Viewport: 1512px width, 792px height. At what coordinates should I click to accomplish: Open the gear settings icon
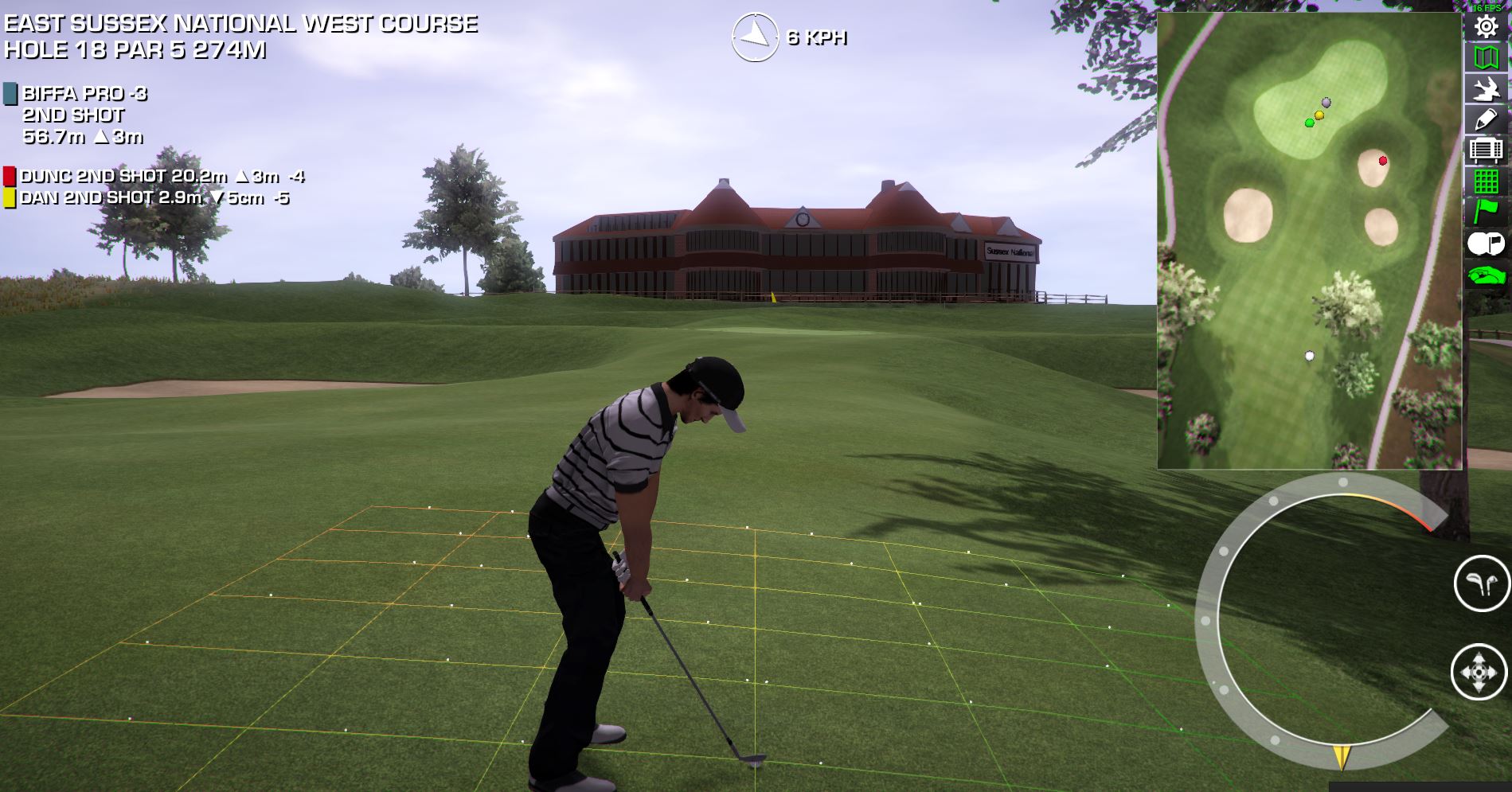coord(1486,27)
